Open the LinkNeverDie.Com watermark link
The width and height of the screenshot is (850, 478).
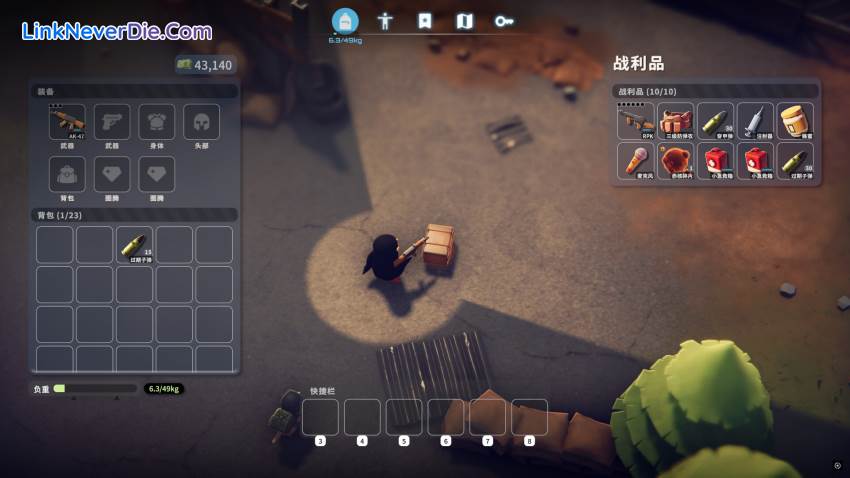point(116,31)
